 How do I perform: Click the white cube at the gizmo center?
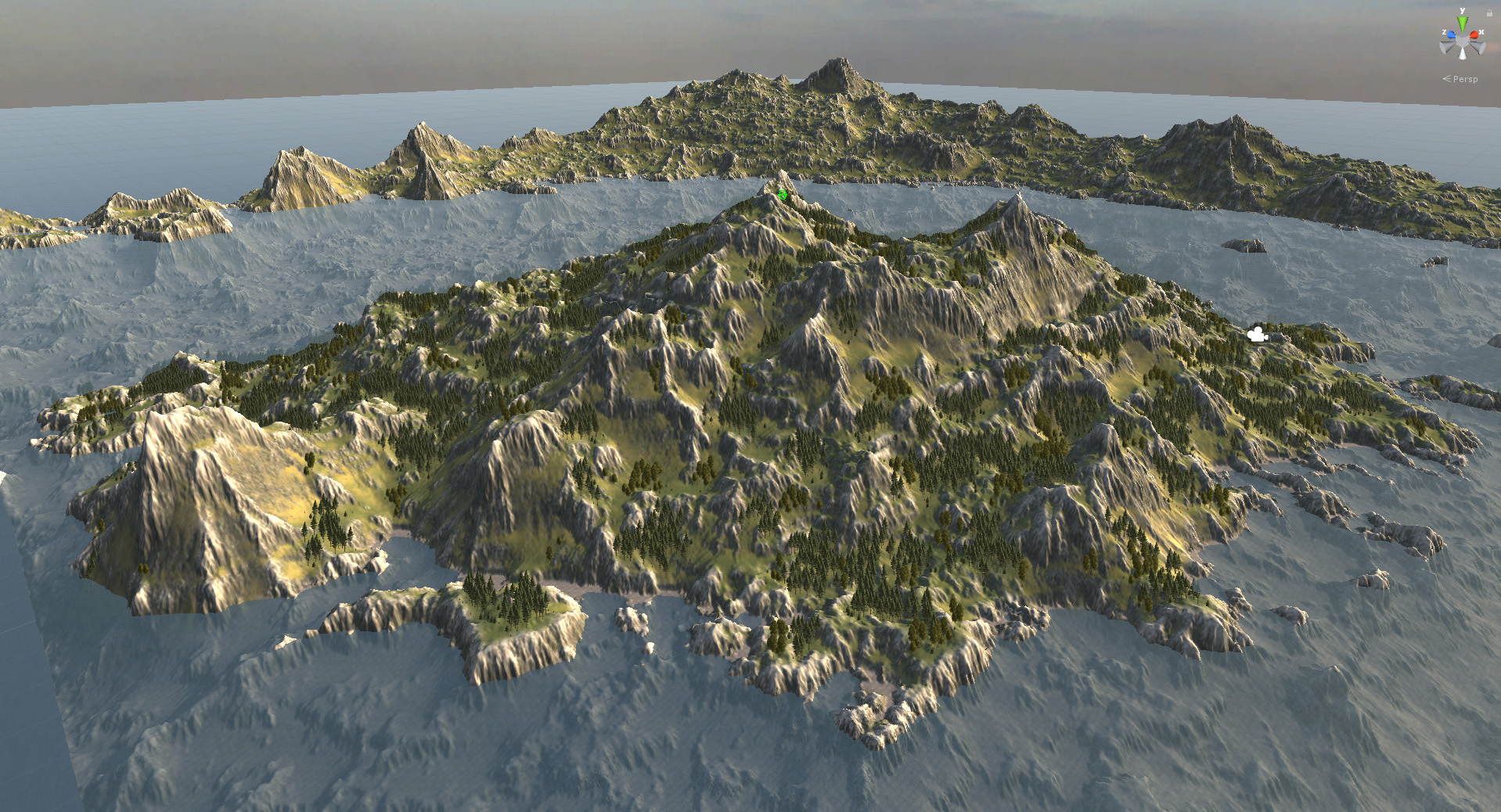click(1463, 40)
